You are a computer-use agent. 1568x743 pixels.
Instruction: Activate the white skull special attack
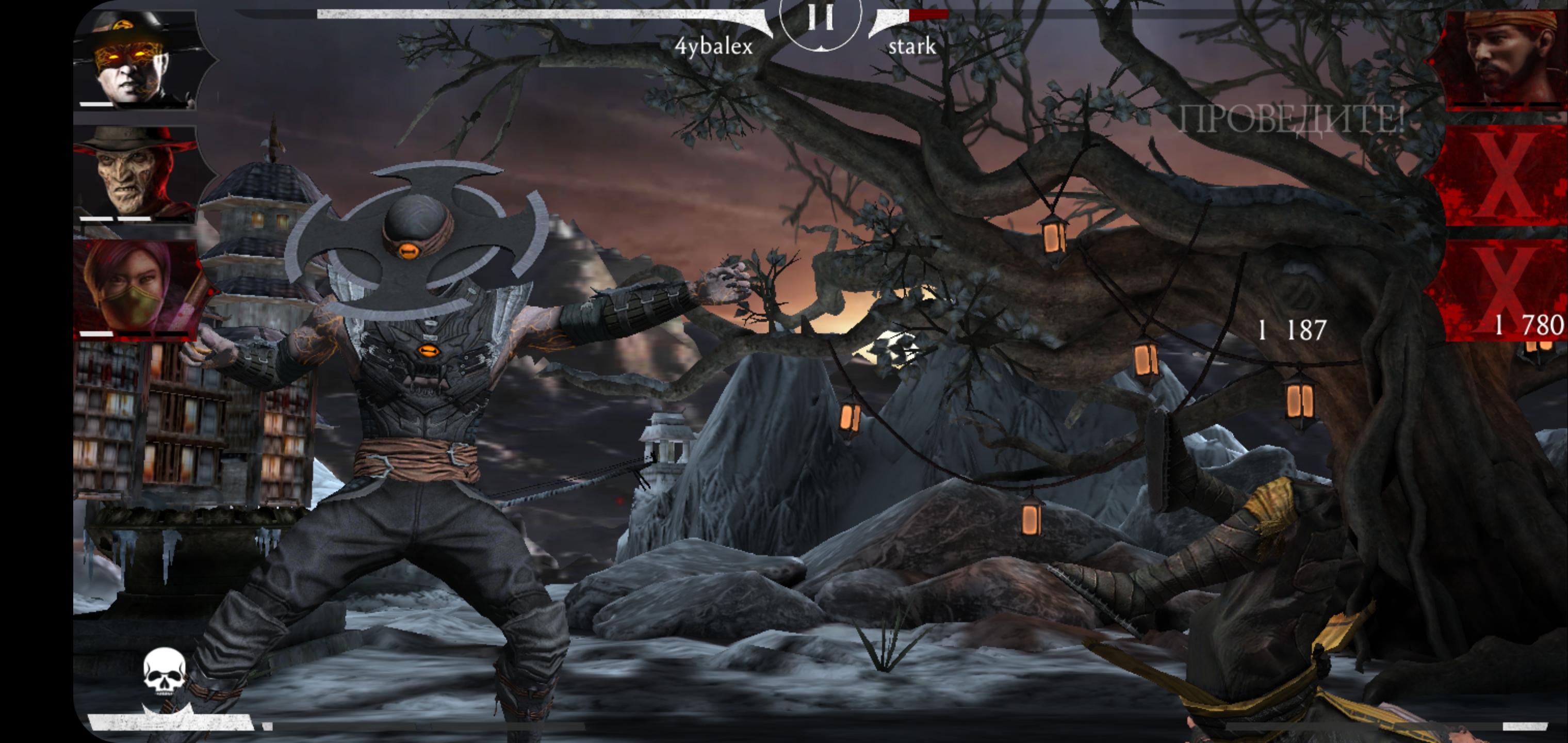tap(165, 672)
